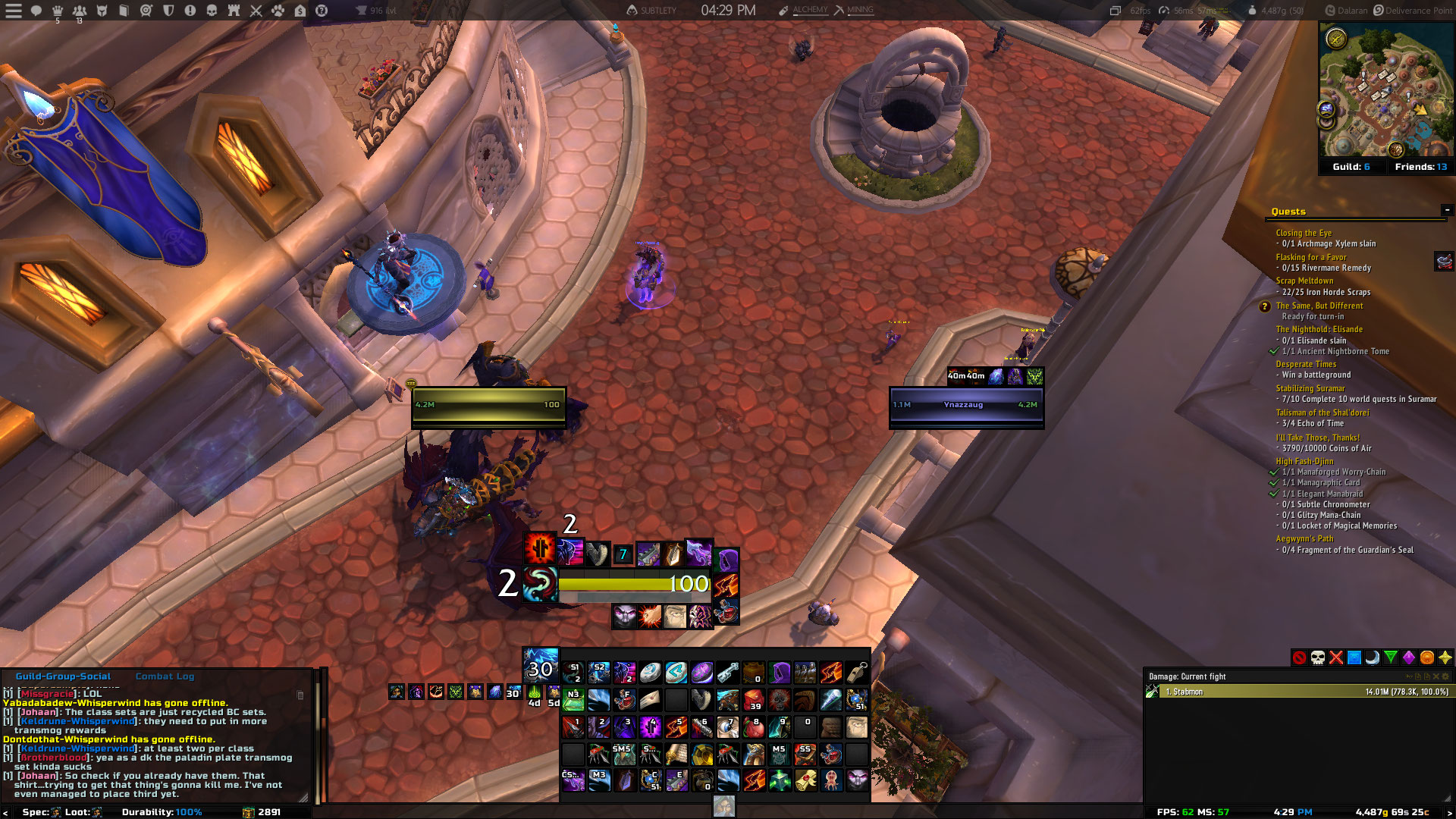Select the Closing the Eye quest
Screen dimensions: 1456x819
tap(1303, 233)
